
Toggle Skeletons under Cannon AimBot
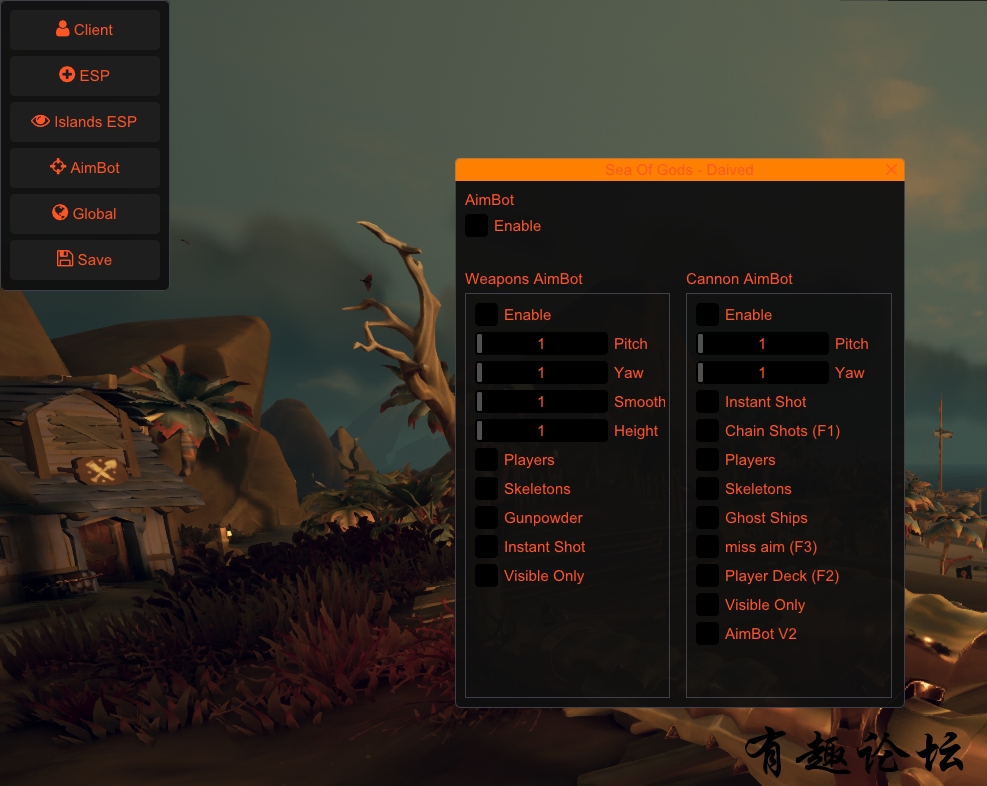click(x=707, y=489)
